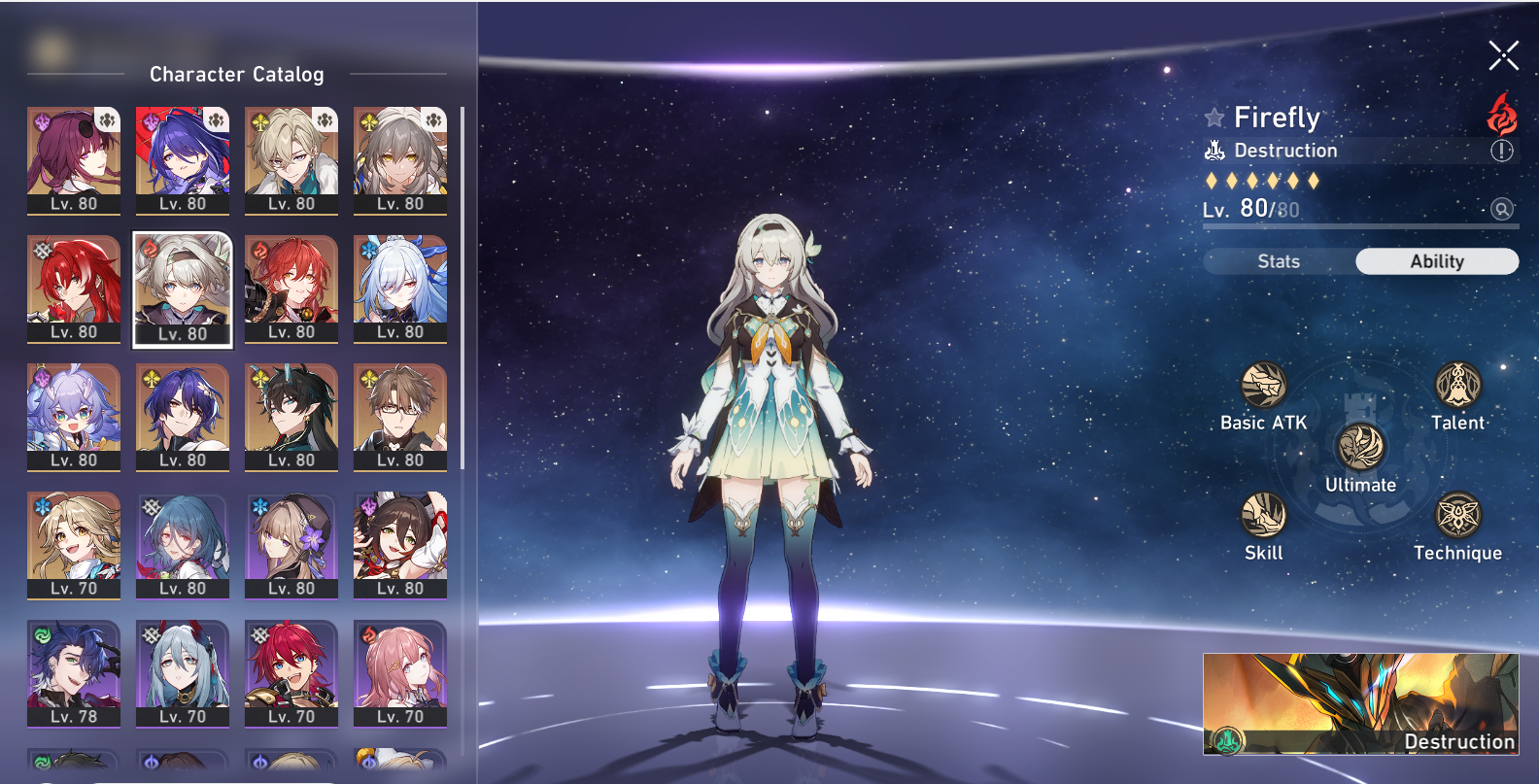Viewport: 1539px width, 784px height.
Task: Open the Destruction path info icon
Action: pos(1501,151)
